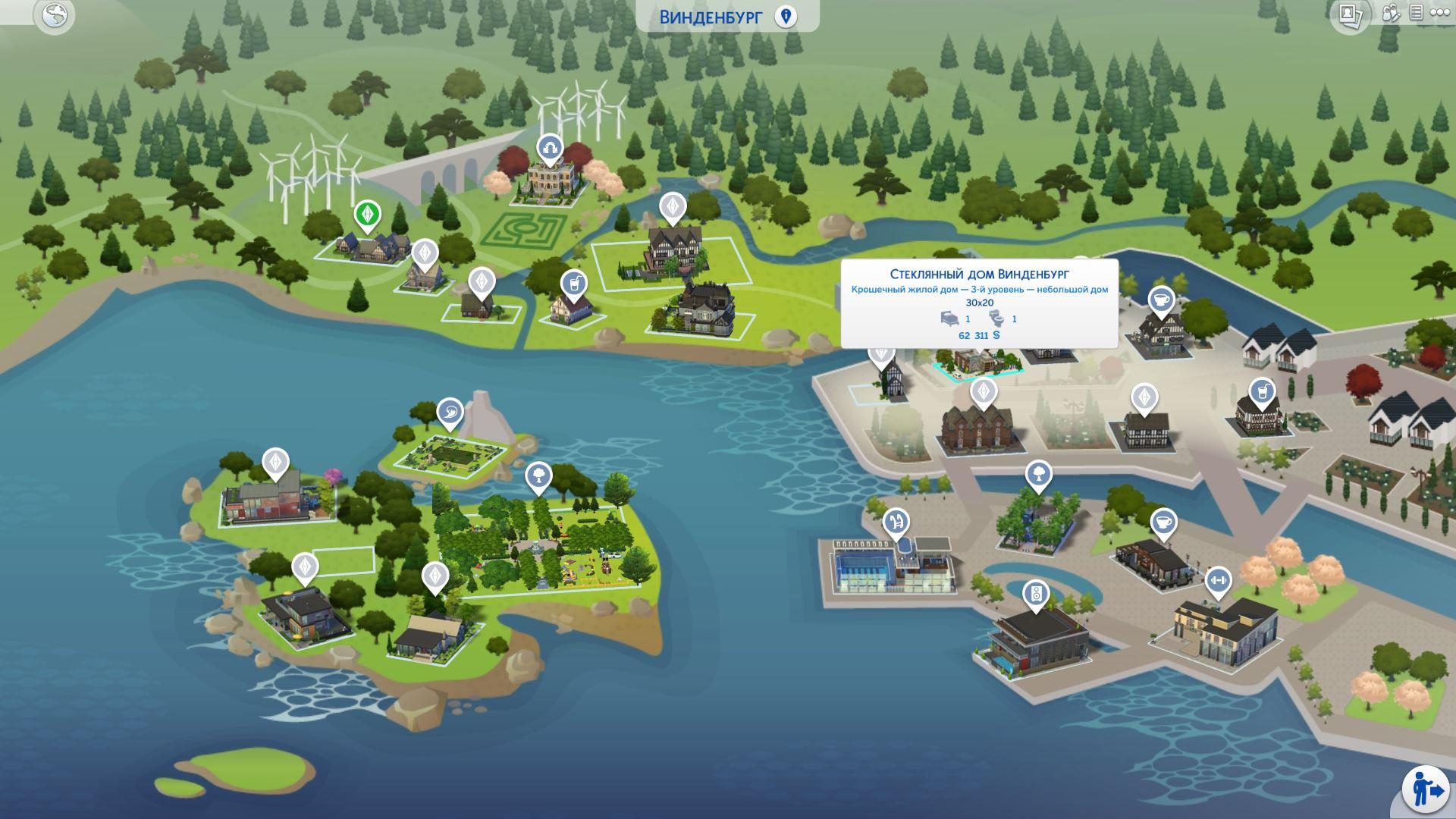This screenshot has width=1456, height=819.
Task: Click the return-to-game arrow button
Action: click(1425, 790)
